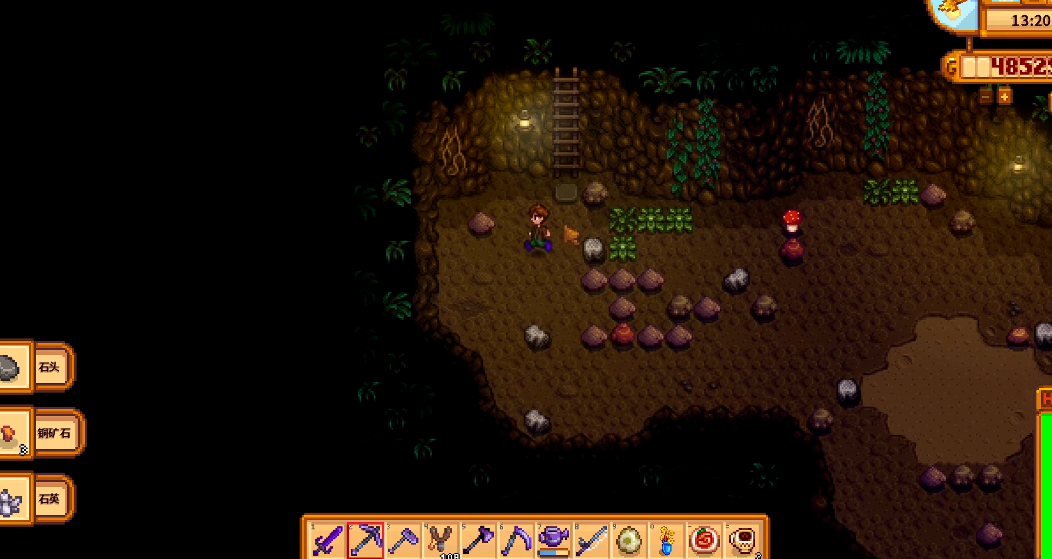Click the zoom-in plus button
Viewport: 1052px width, 559px height.
[1005, 96]
